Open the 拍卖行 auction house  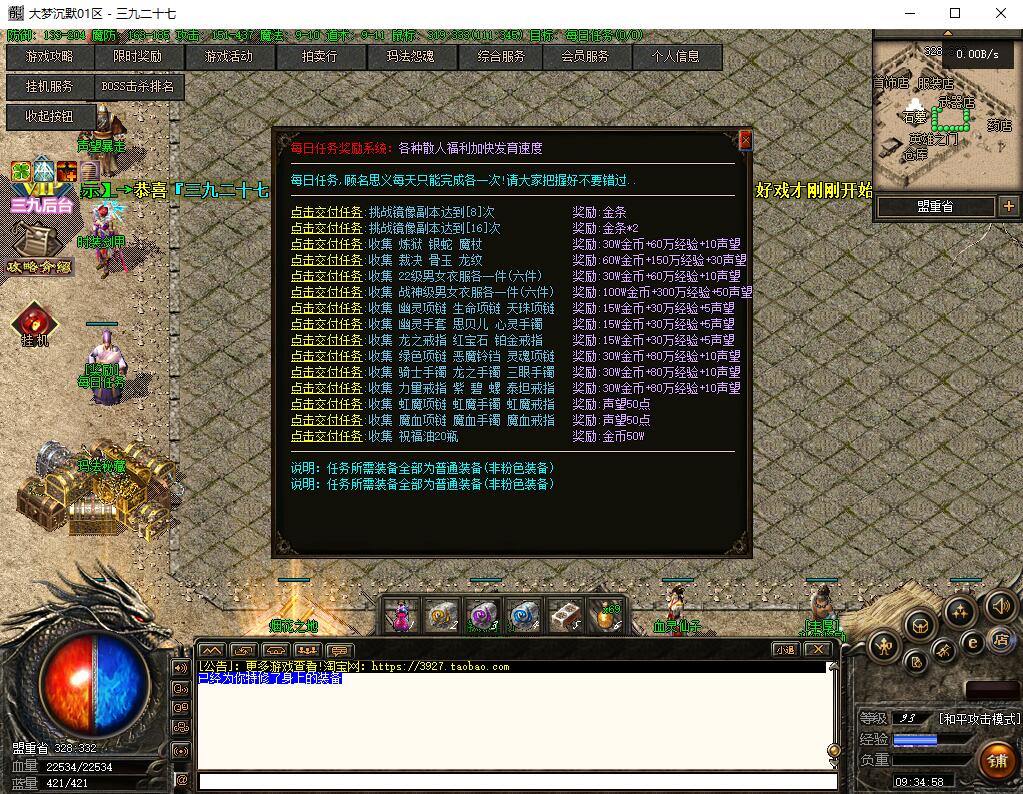point(319,57)
